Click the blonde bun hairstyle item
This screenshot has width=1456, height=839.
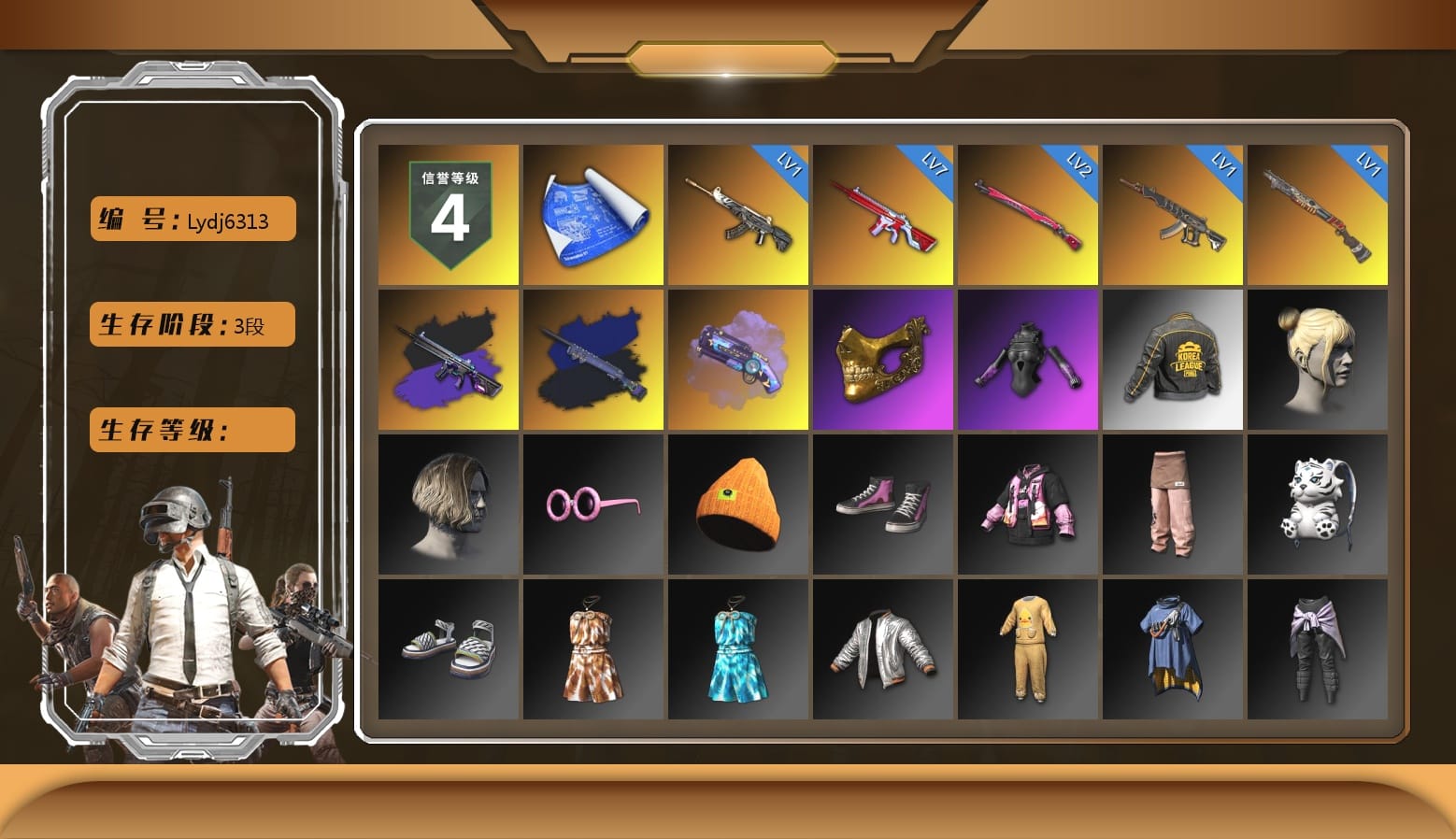tap(1318, 360)
